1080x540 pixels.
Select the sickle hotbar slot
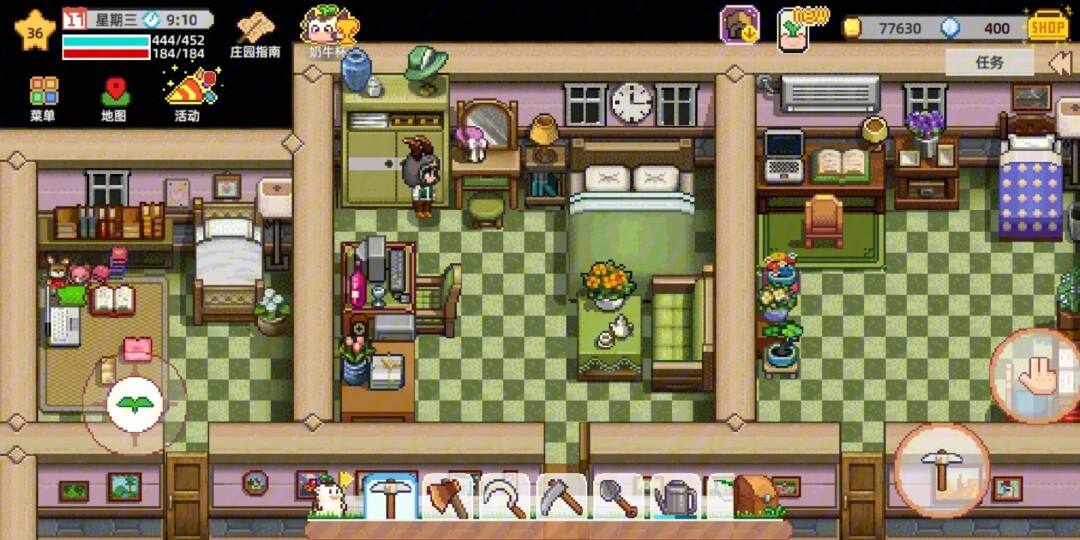point(503,495)
